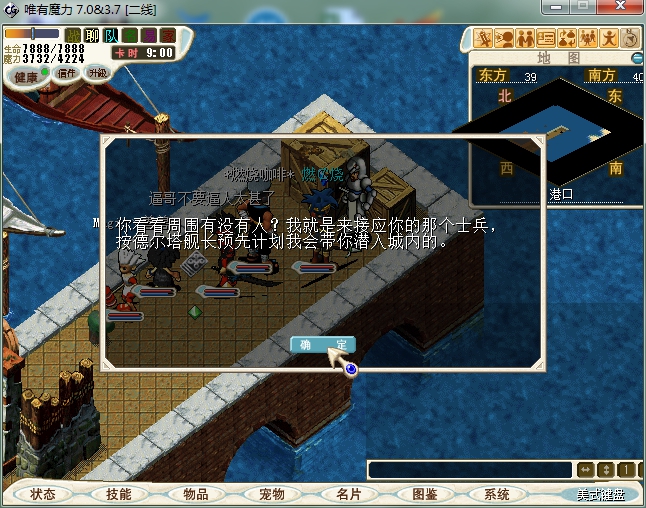Toggle the 美式键盘 keyboard mode button
This screenshot has height=508, width=646.
pyautogui.click(x=600, y=495)
